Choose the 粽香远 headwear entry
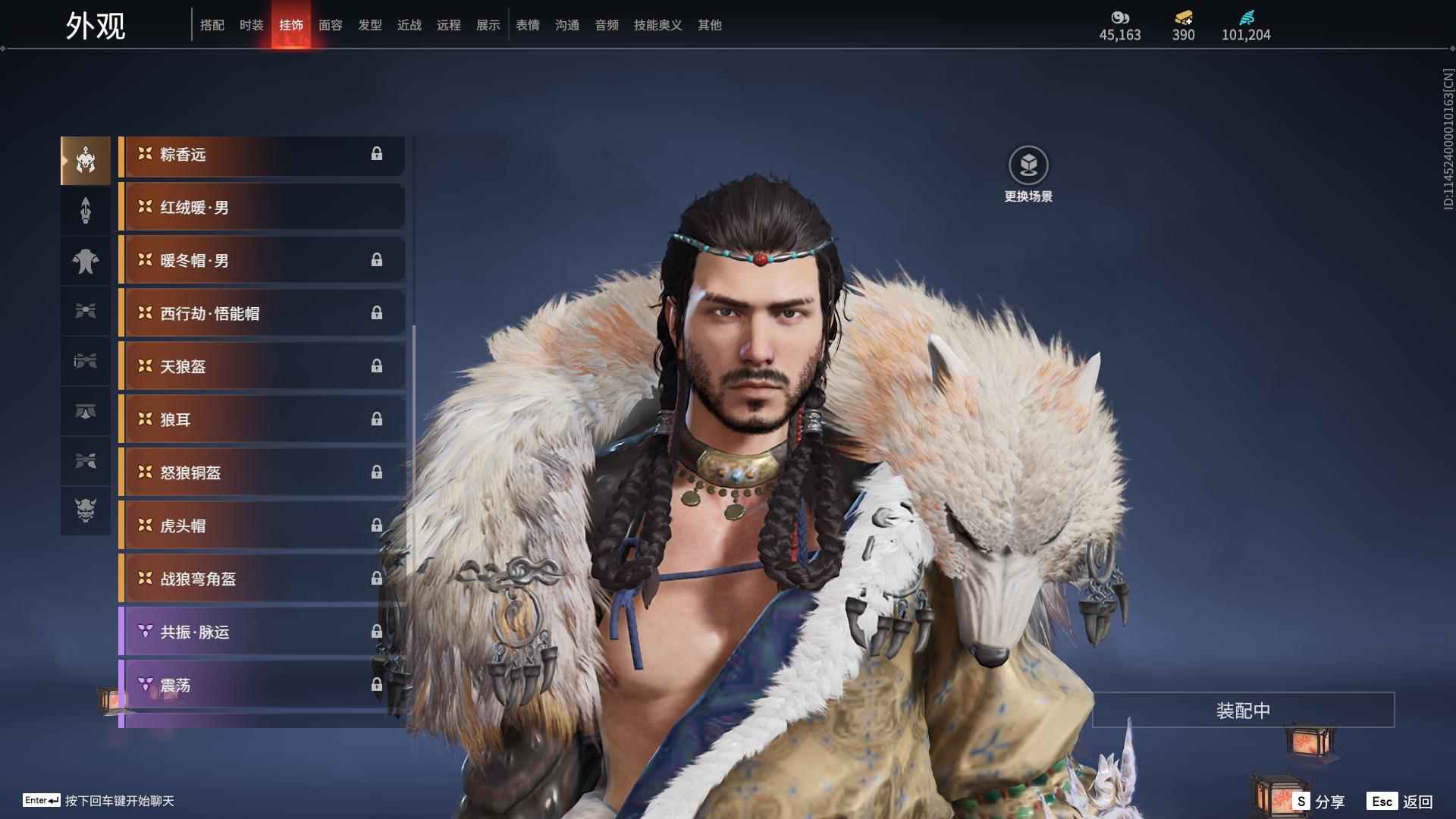 262,155
